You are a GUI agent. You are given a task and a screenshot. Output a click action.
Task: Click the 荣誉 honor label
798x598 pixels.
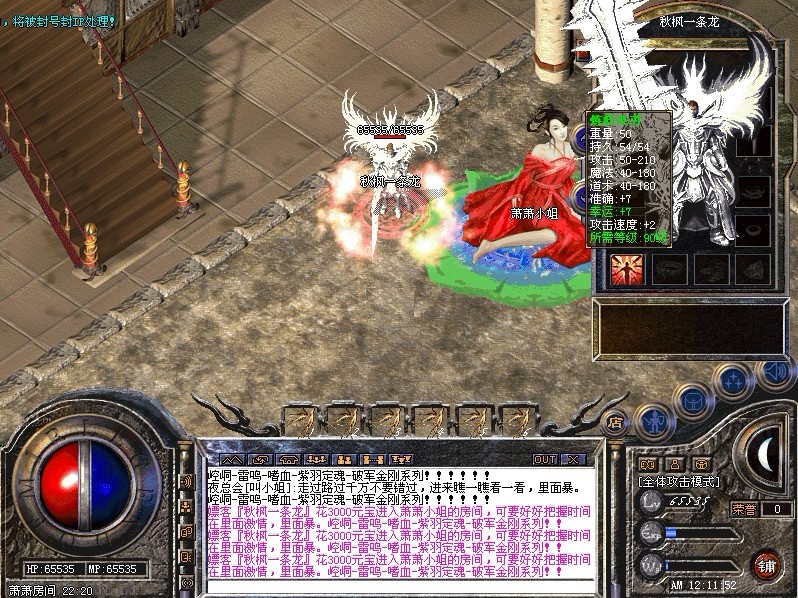click(743, 509)
